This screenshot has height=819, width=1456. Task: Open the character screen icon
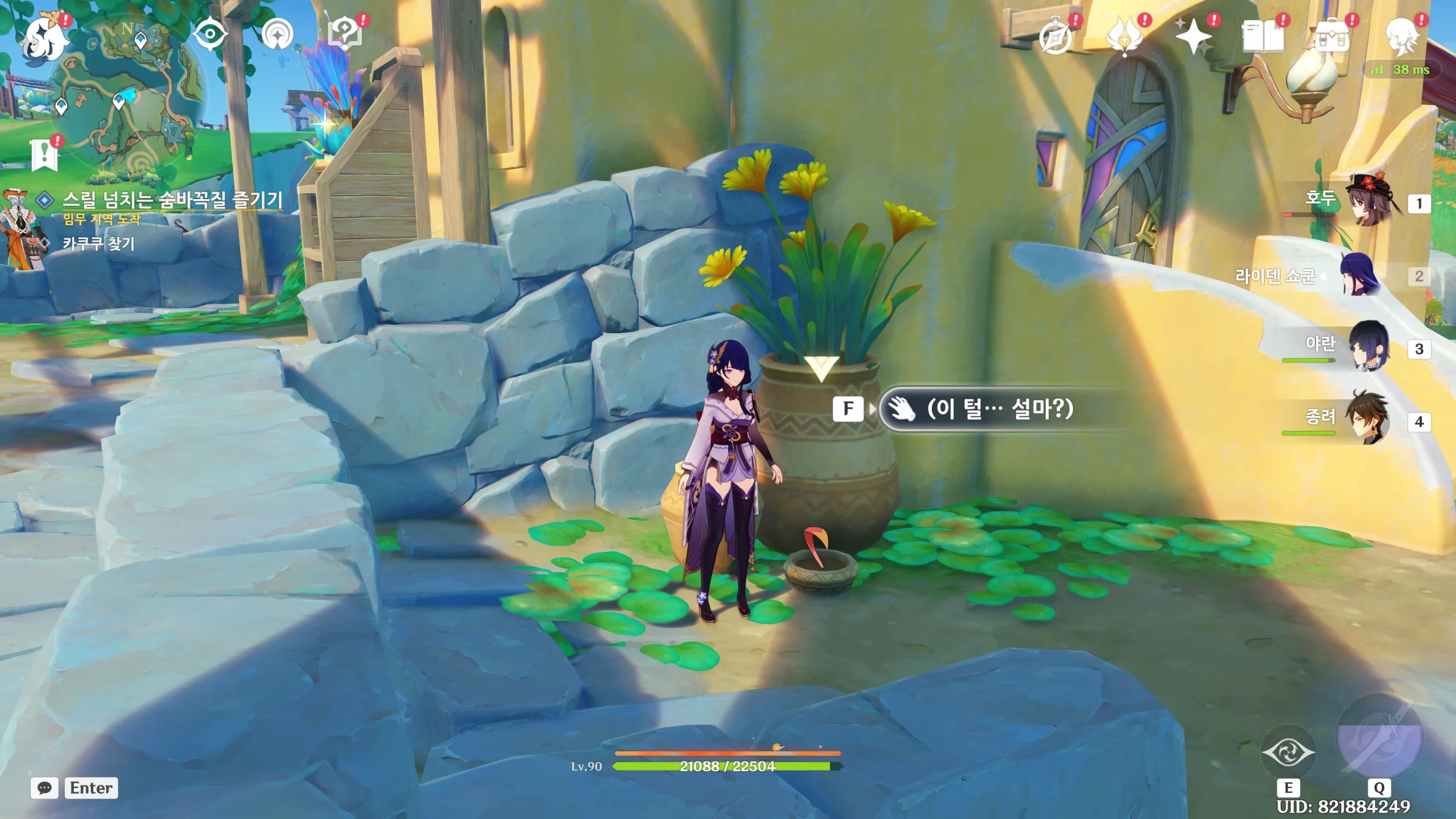1401,36
